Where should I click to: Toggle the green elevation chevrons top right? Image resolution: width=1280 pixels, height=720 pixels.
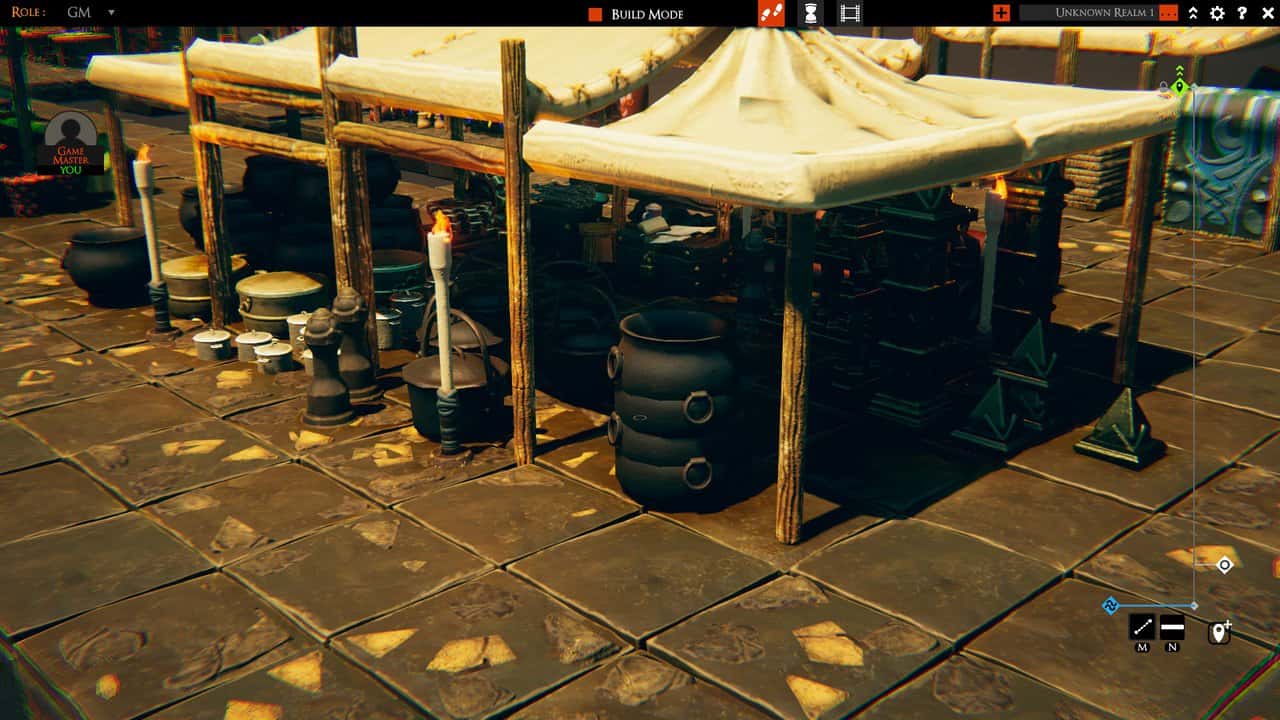[x=1179, y=70]
